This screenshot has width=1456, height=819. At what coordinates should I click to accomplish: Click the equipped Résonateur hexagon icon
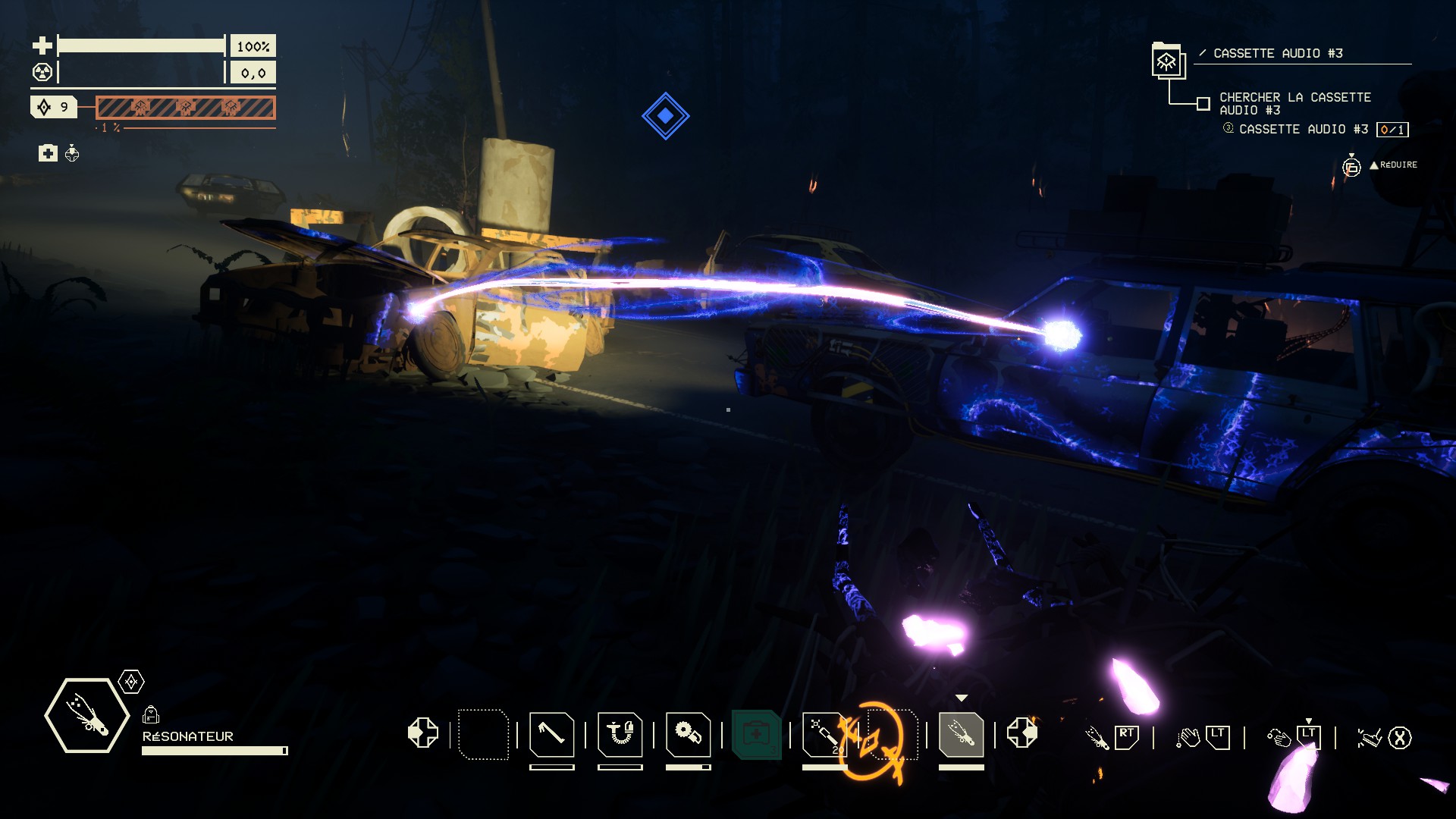86,715
